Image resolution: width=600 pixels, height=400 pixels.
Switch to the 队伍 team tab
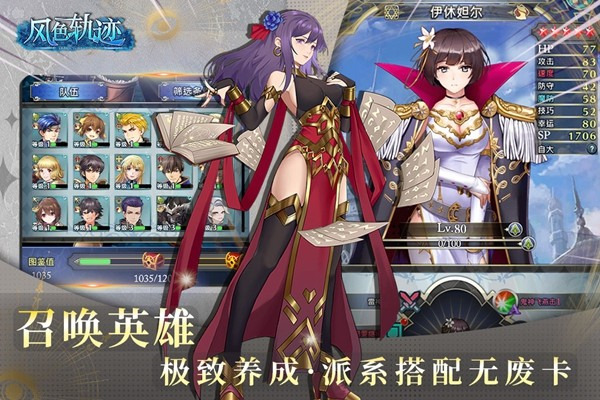[x=68, y=91]
